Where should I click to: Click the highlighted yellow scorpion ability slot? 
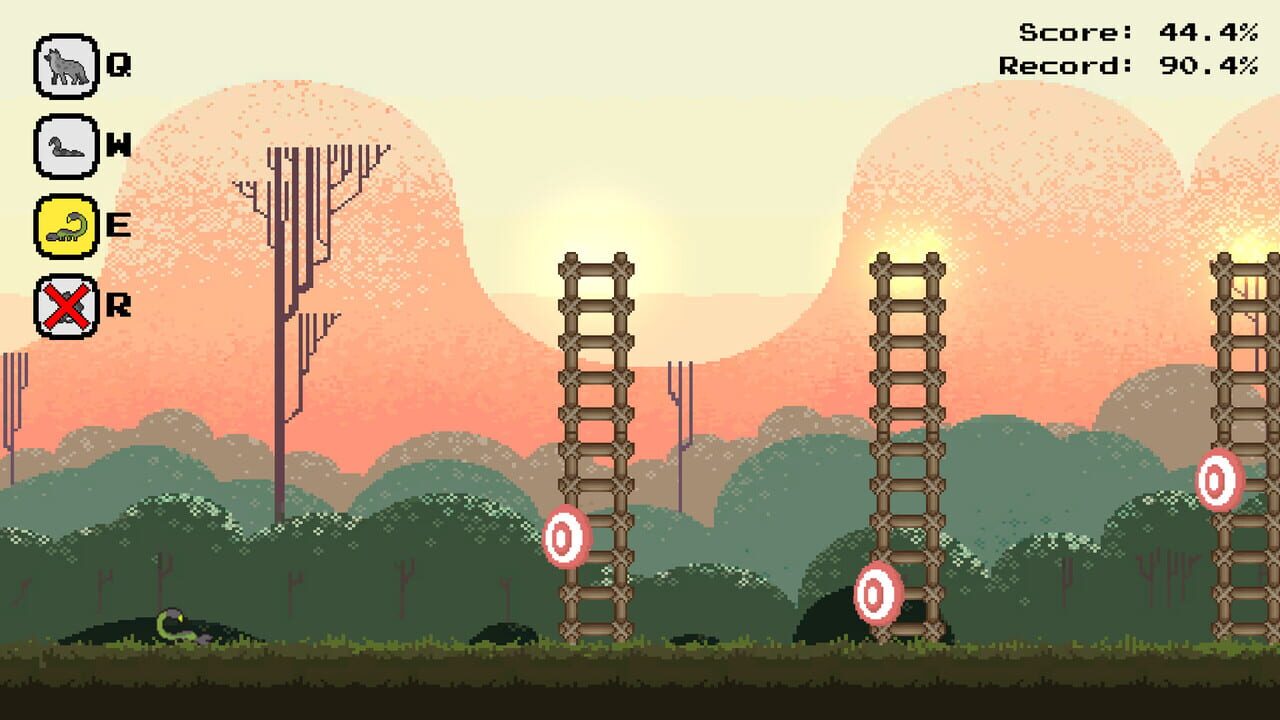click(x=66, y=228)
